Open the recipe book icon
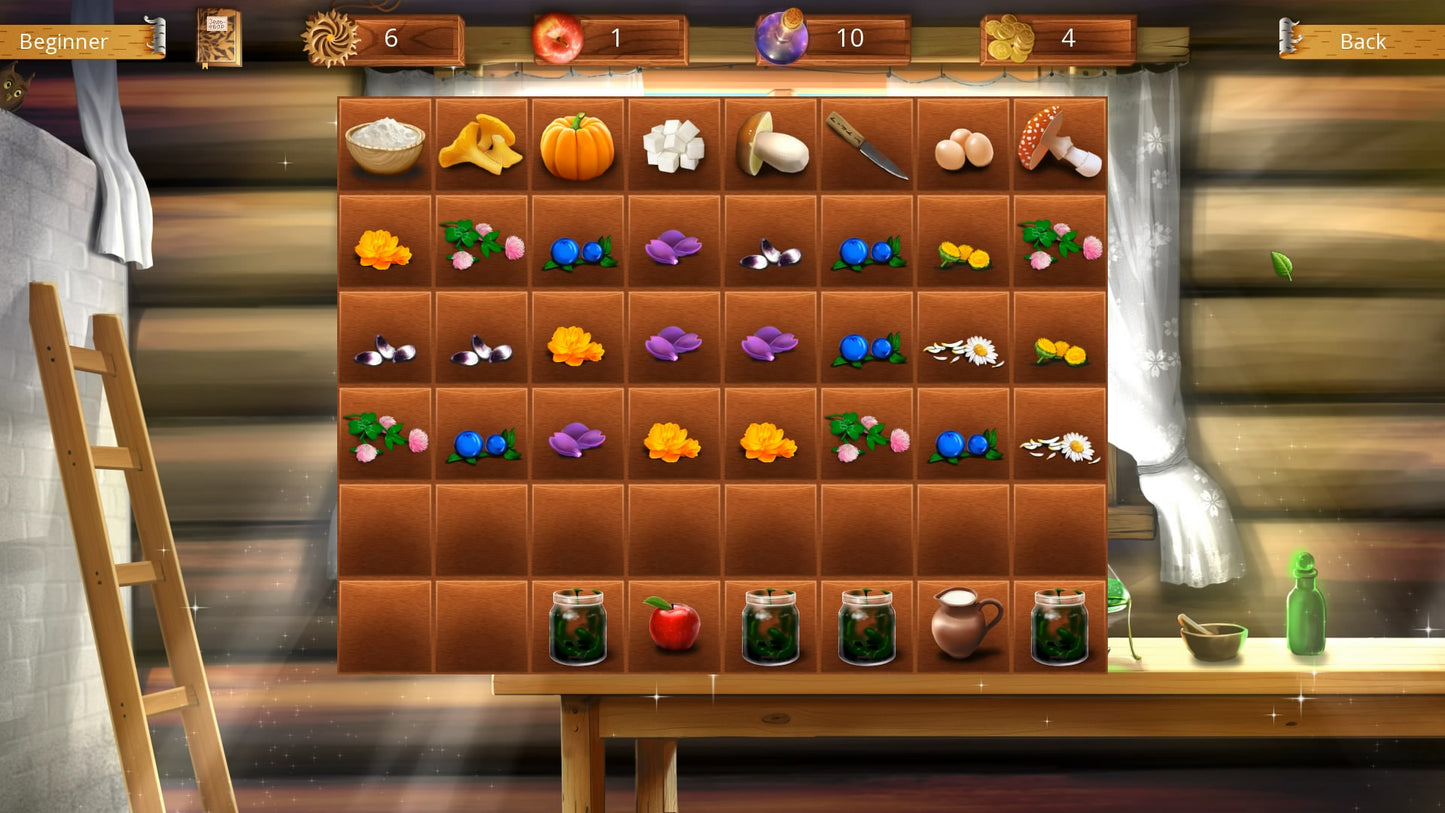 [x=218, y=38]
